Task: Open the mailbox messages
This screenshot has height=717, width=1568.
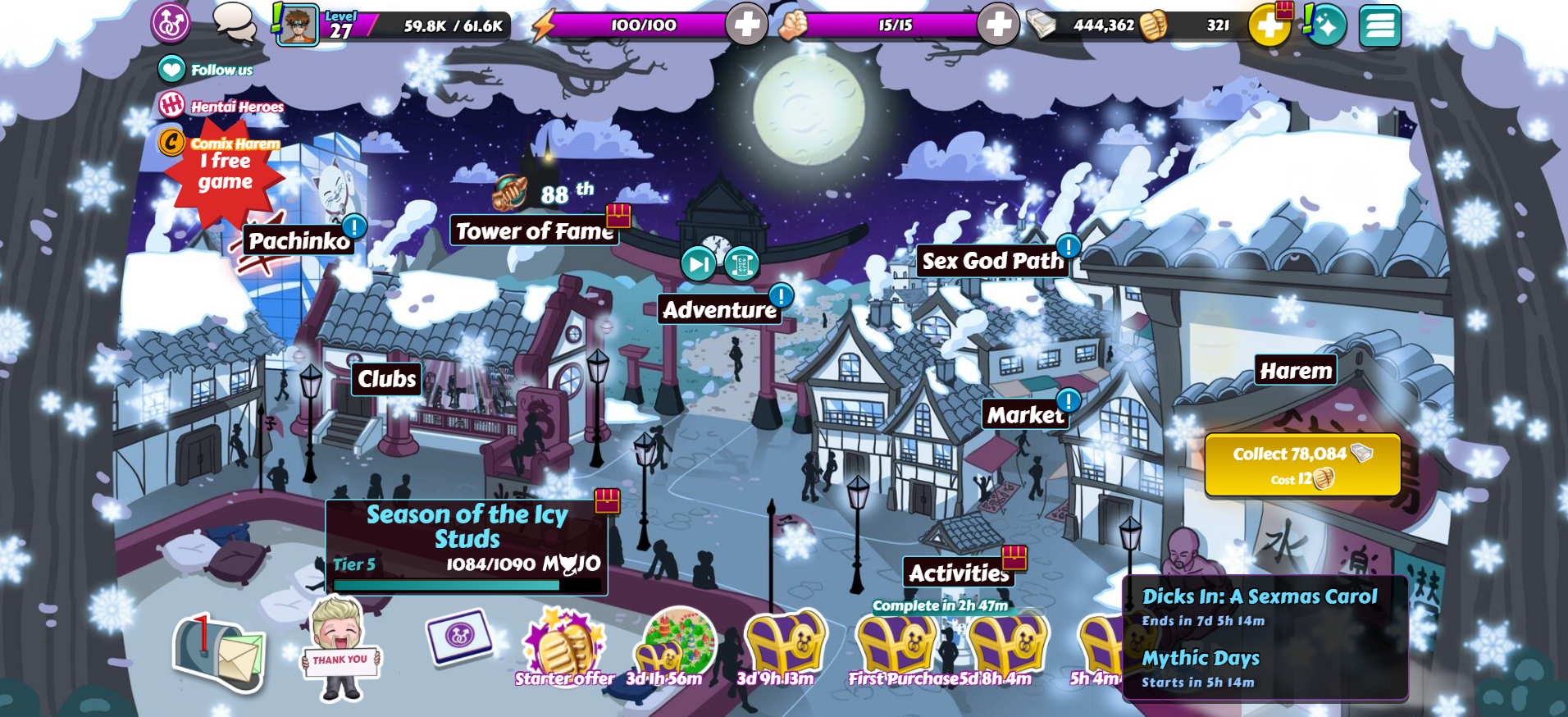Action: tap(217, 654)
